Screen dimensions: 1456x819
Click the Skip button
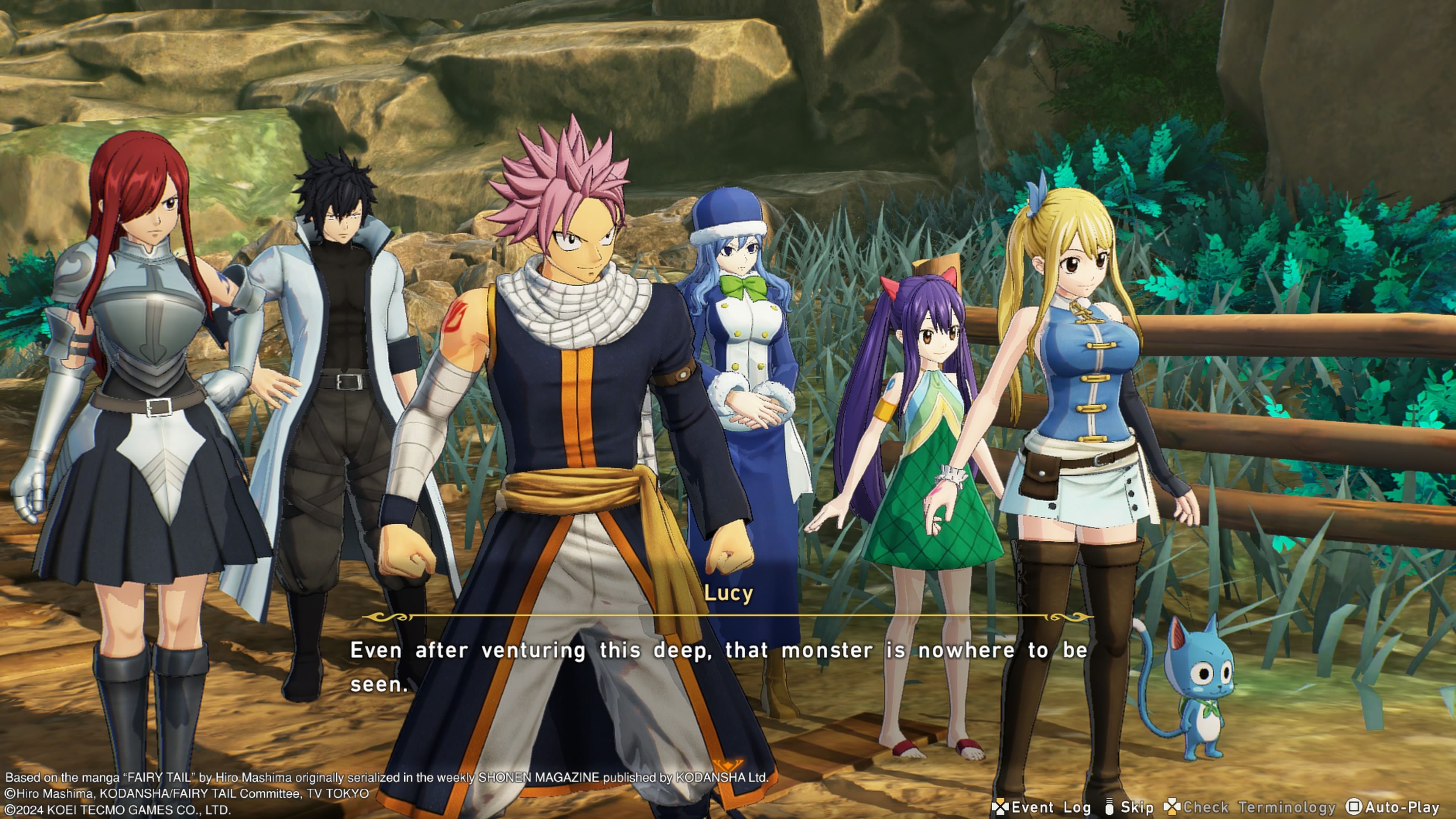(x=1138, y=806)
